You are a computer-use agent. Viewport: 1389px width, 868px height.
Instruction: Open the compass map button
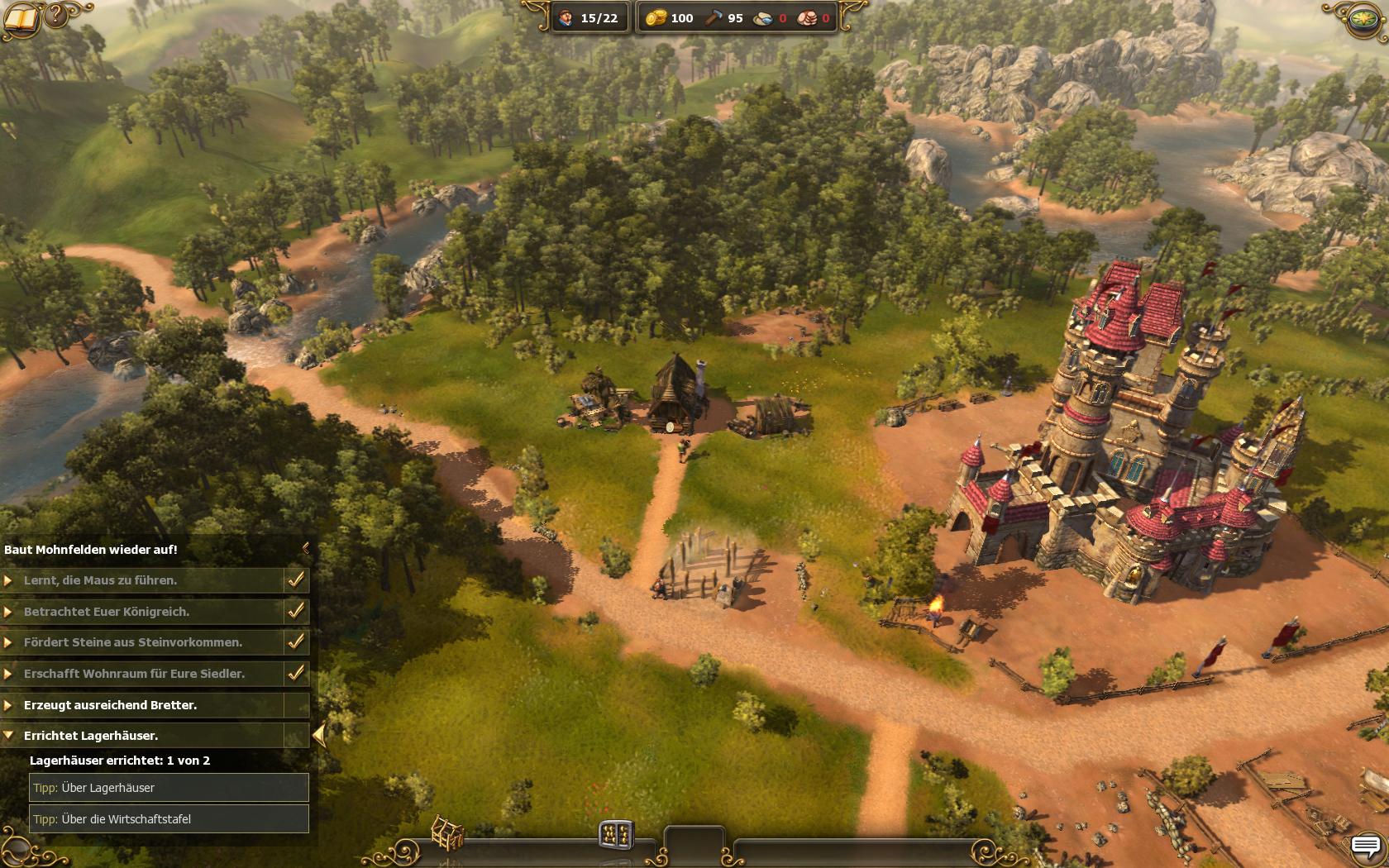1366,19
